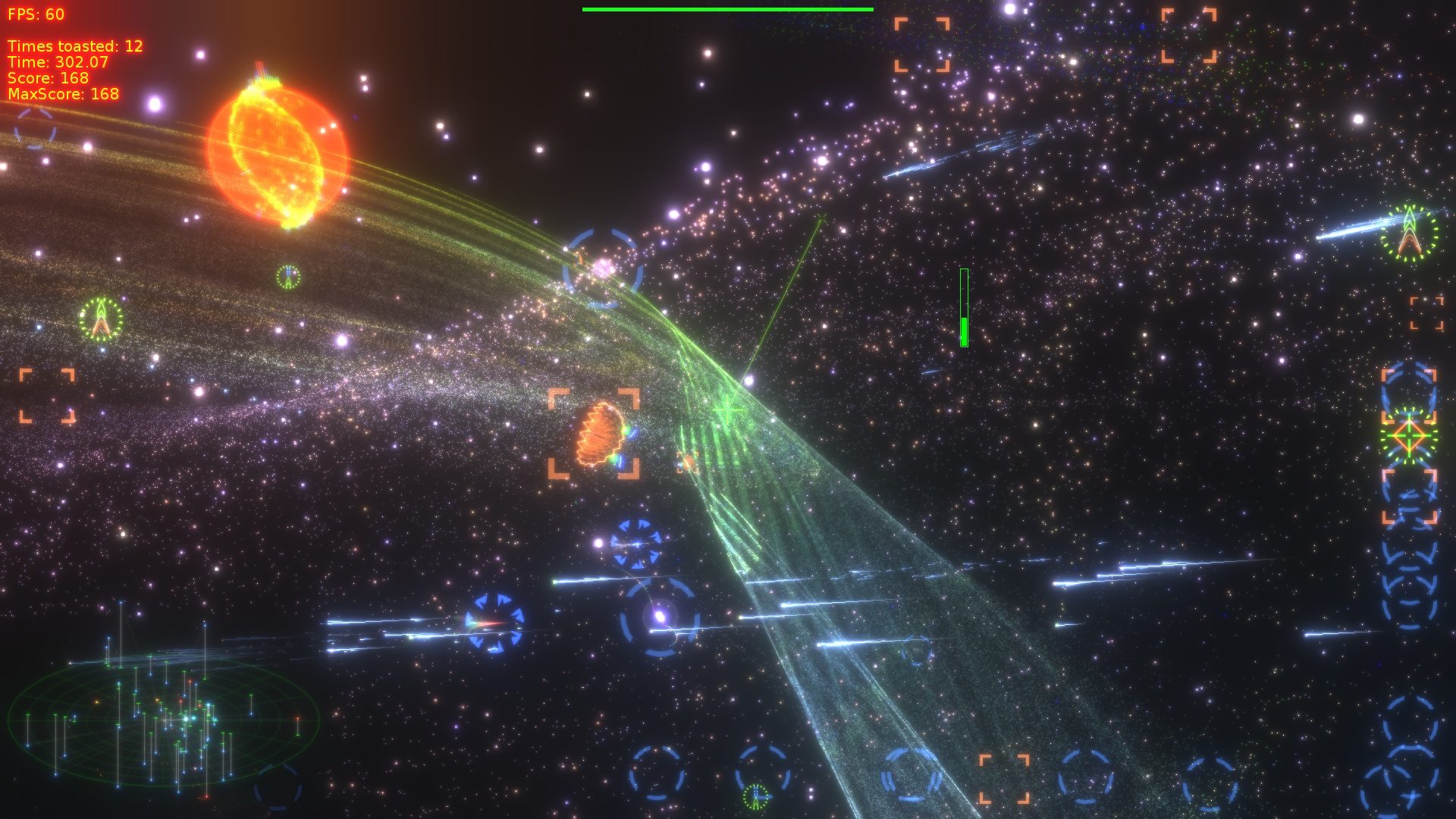Click the MaxScore: 168 text
This screenshot has height=819, width=1456.
point(62,94)
